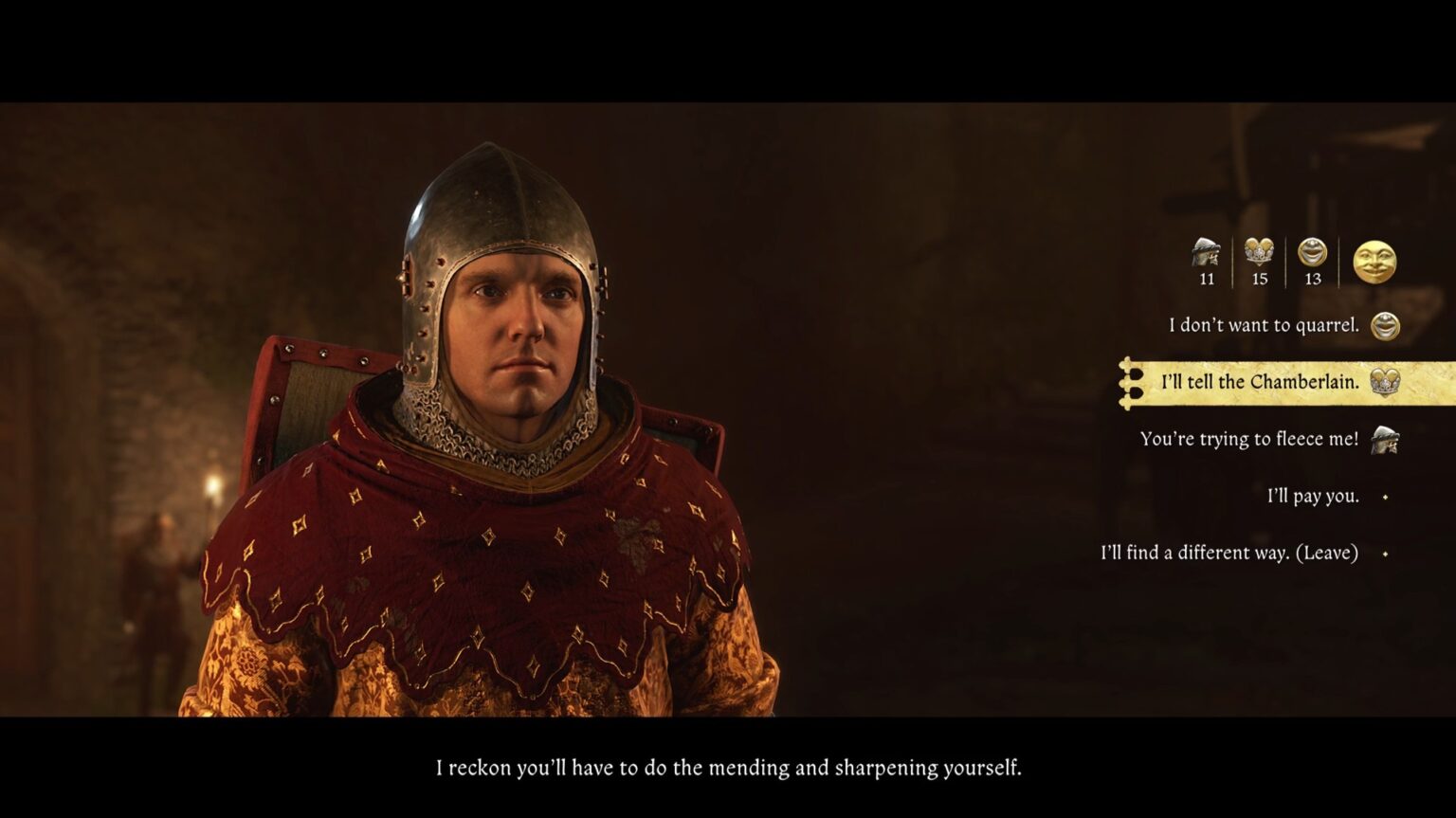Click the heart-and-crown stat icon showing 15

1261,252
